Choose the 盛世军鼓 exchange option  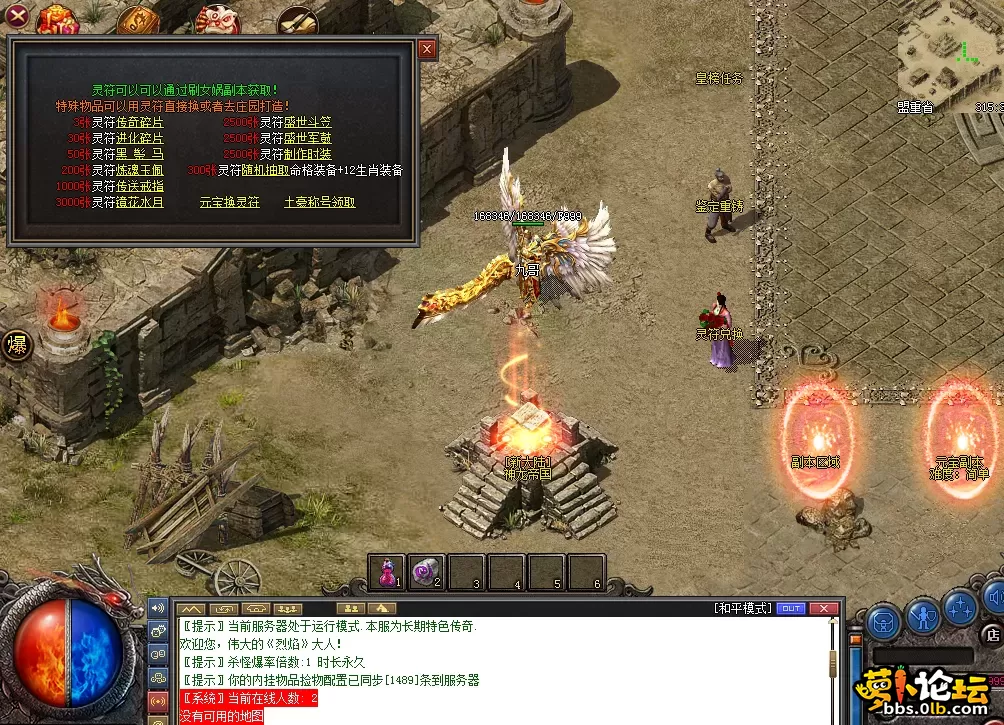click(x=308, y=138)
